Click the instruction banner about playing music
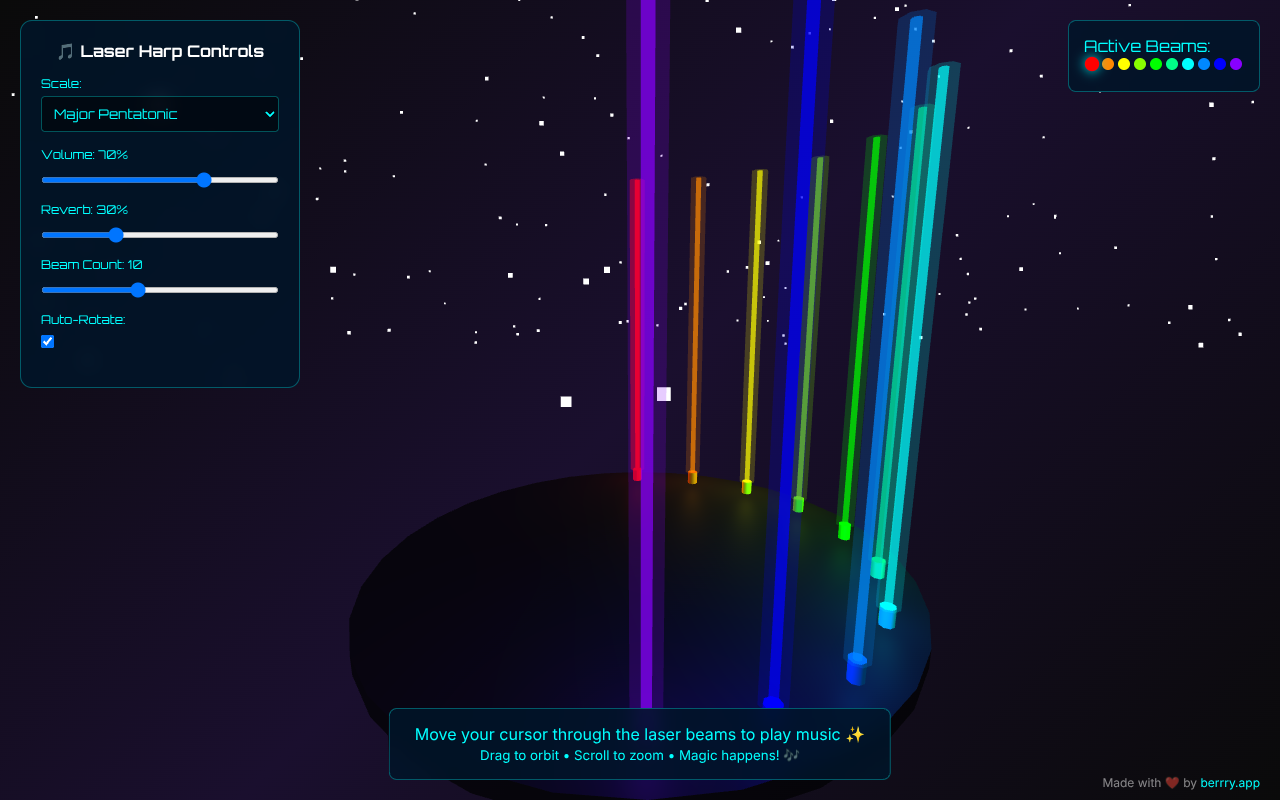1280x800 pixels. coord(639,743)
